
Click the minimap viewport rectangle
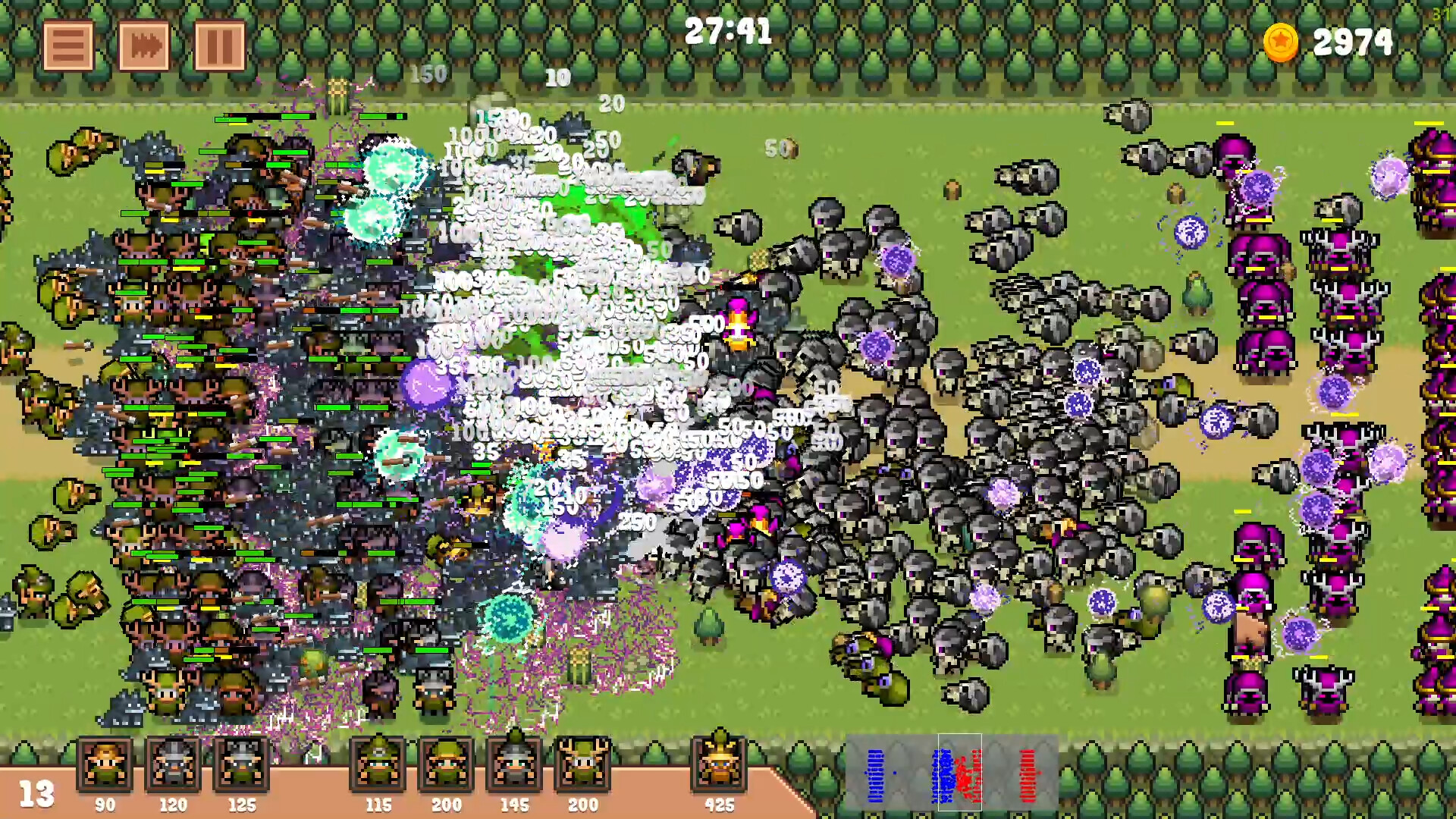[x=959, y=773]
